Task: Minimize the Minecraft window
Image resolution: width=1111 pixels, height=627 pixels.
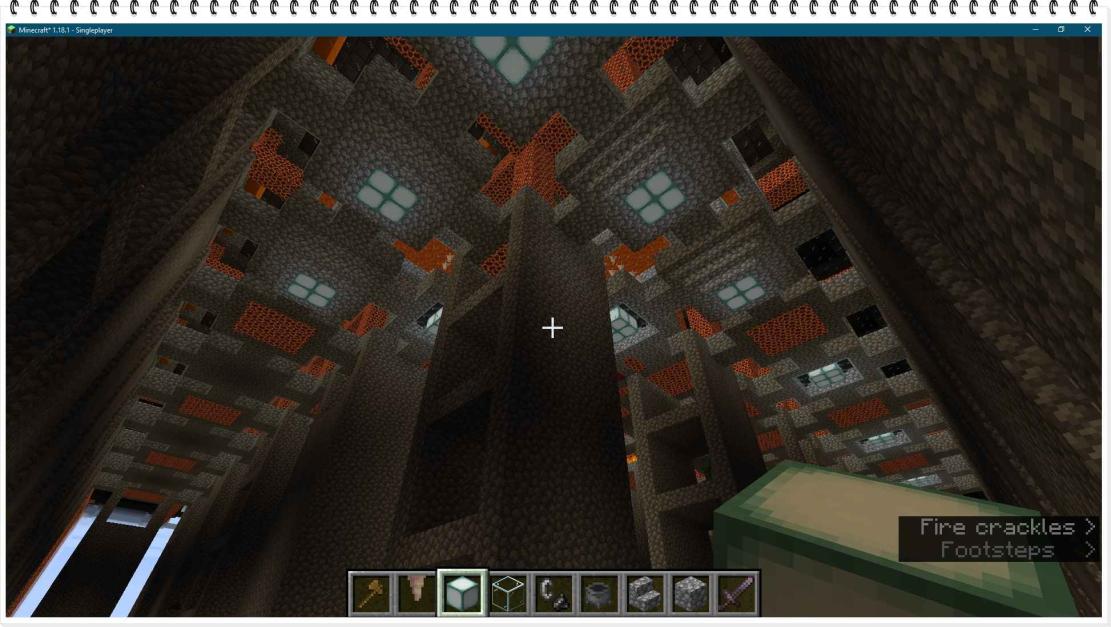Action: [x=1035, y=30]
